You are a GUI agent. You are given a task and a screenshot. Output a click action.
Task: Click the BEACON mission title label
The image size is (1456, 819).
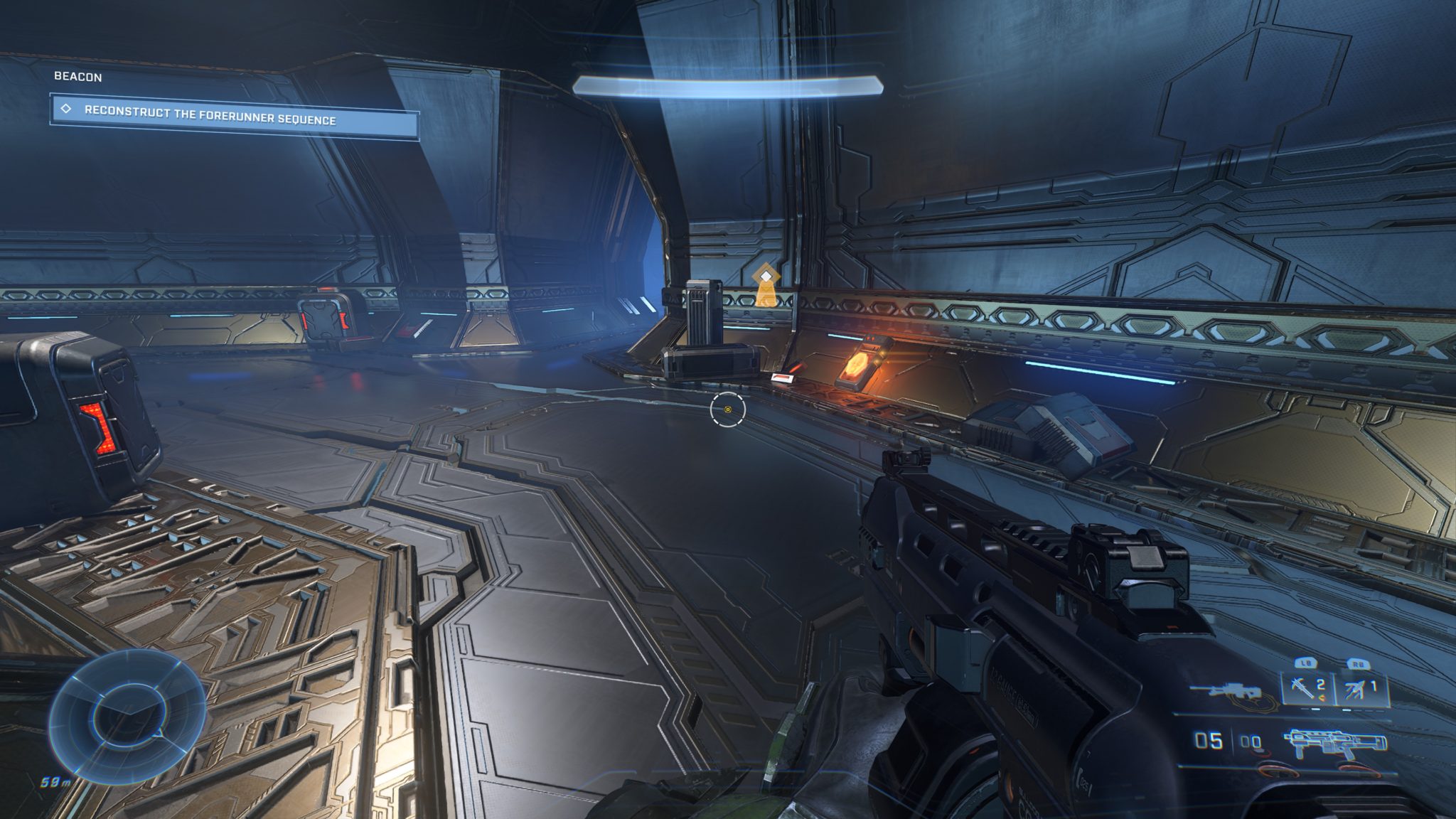pos(78,76)
